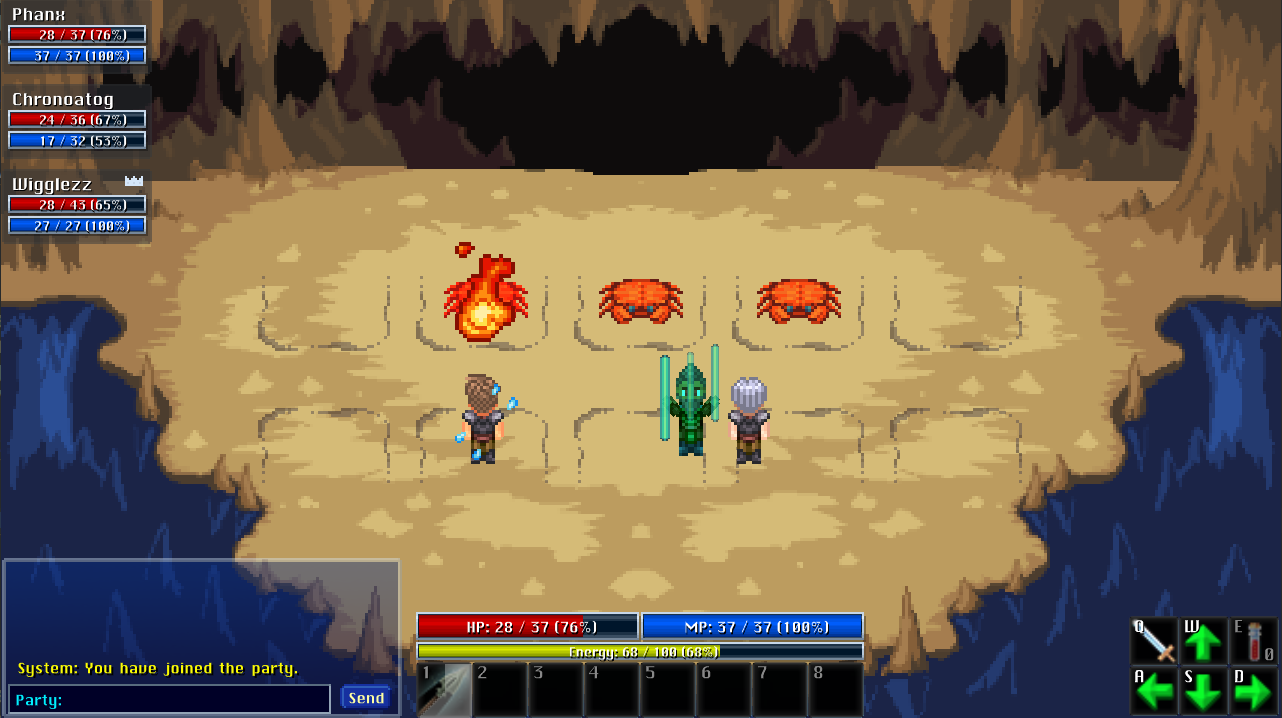Click the green up arrow button
Screen dimensions: 1282x718
pos(1204,641)
